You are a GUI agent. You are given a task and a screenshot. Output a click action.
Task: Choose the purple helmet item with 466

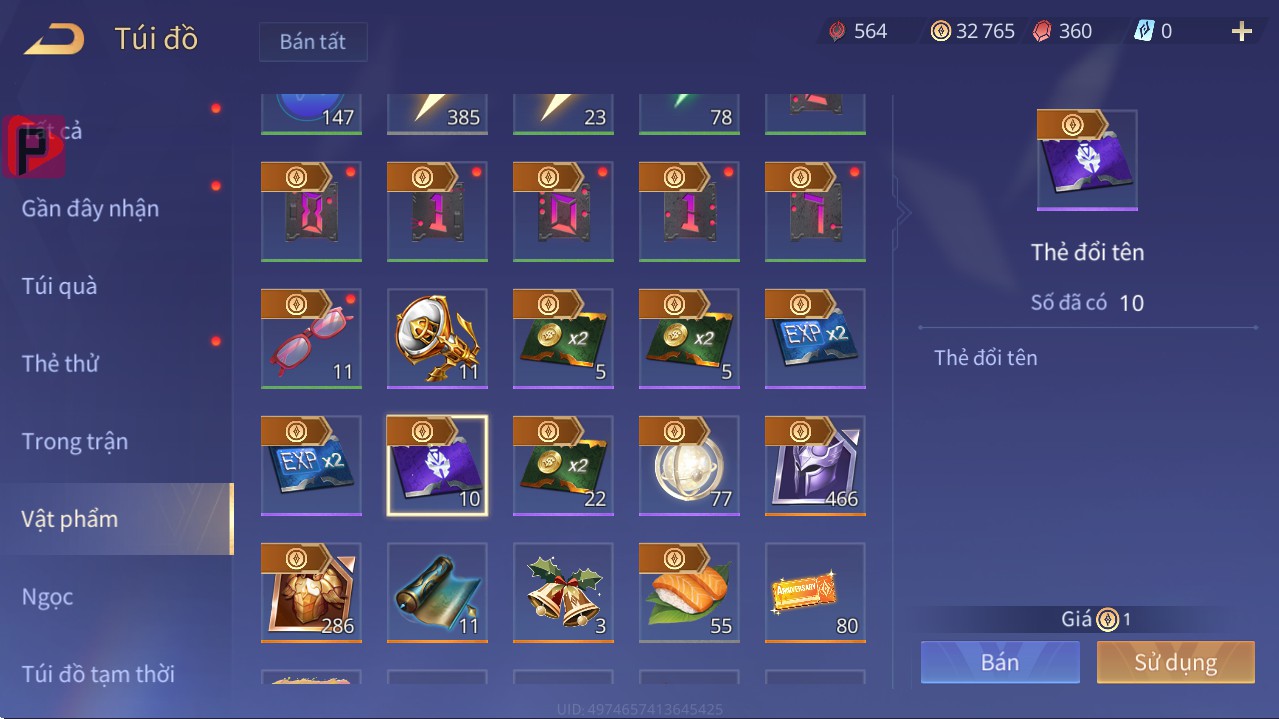pos(815,465)
